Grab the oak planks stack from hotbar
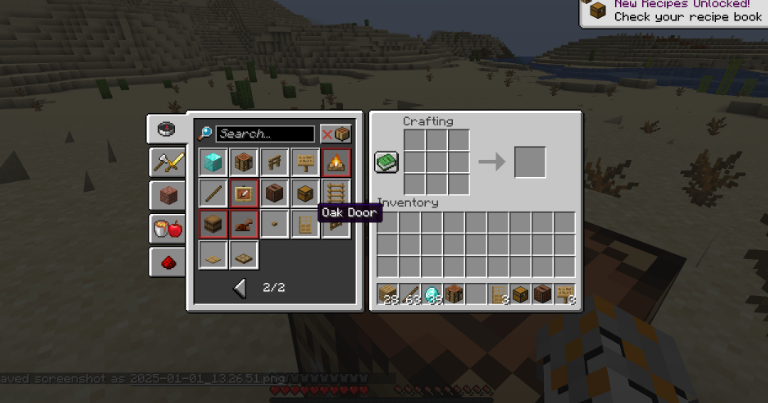 coord(388,294)
